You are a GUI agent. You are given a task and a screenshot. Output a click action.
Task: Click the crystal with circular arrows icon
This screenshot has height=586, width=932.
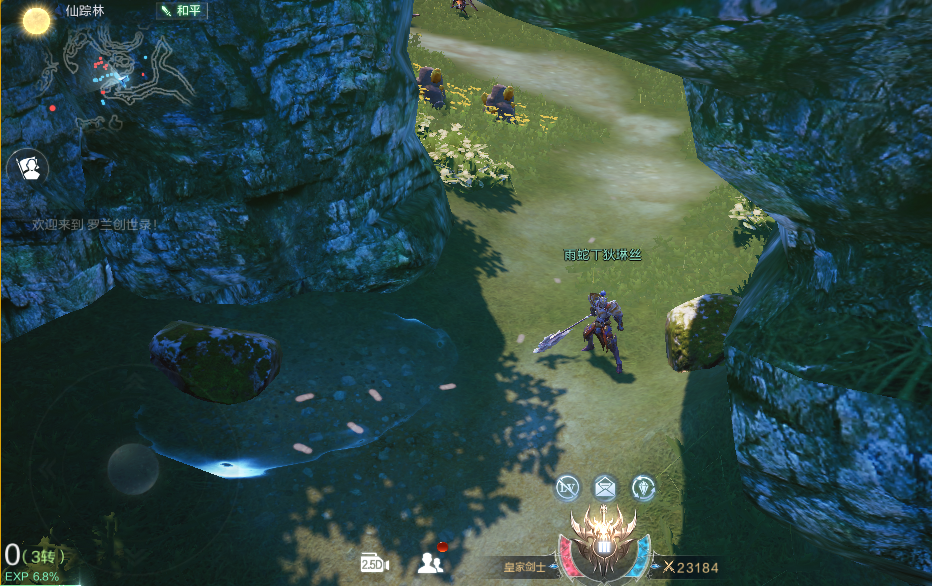coord(643,487)
